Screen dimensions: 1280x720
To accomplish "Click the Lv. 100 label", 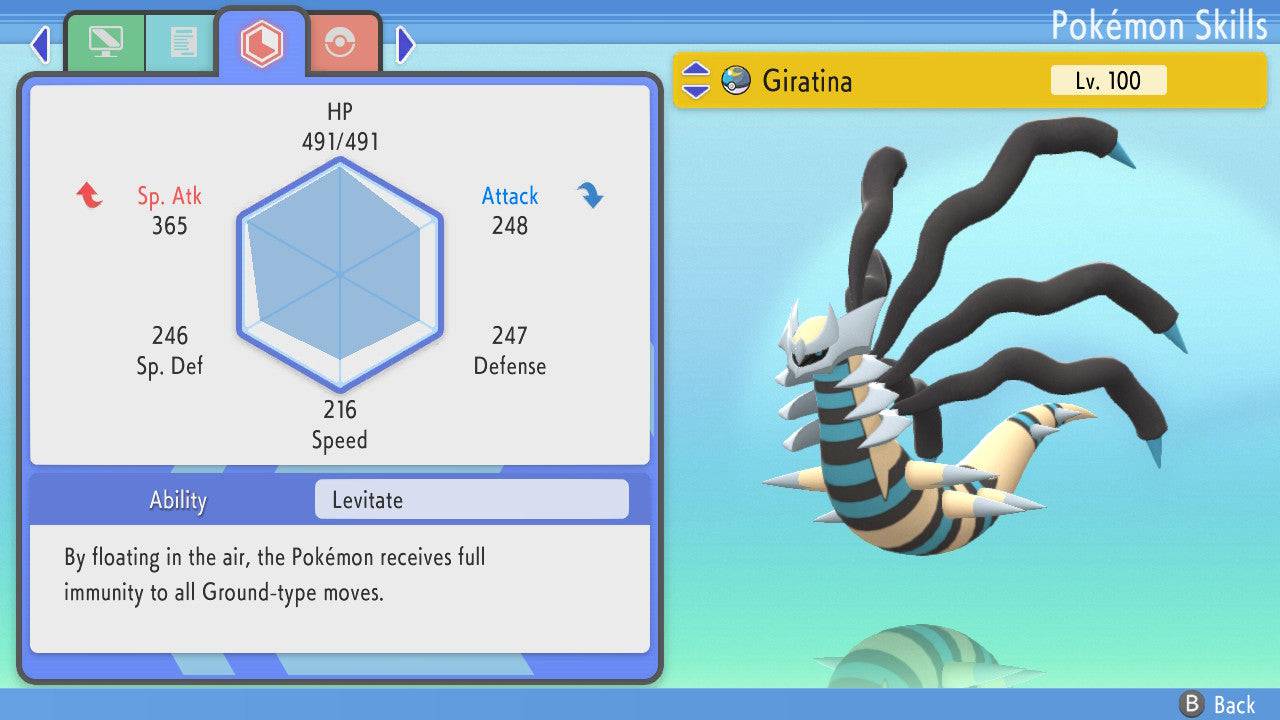I will click(1108, 80).
